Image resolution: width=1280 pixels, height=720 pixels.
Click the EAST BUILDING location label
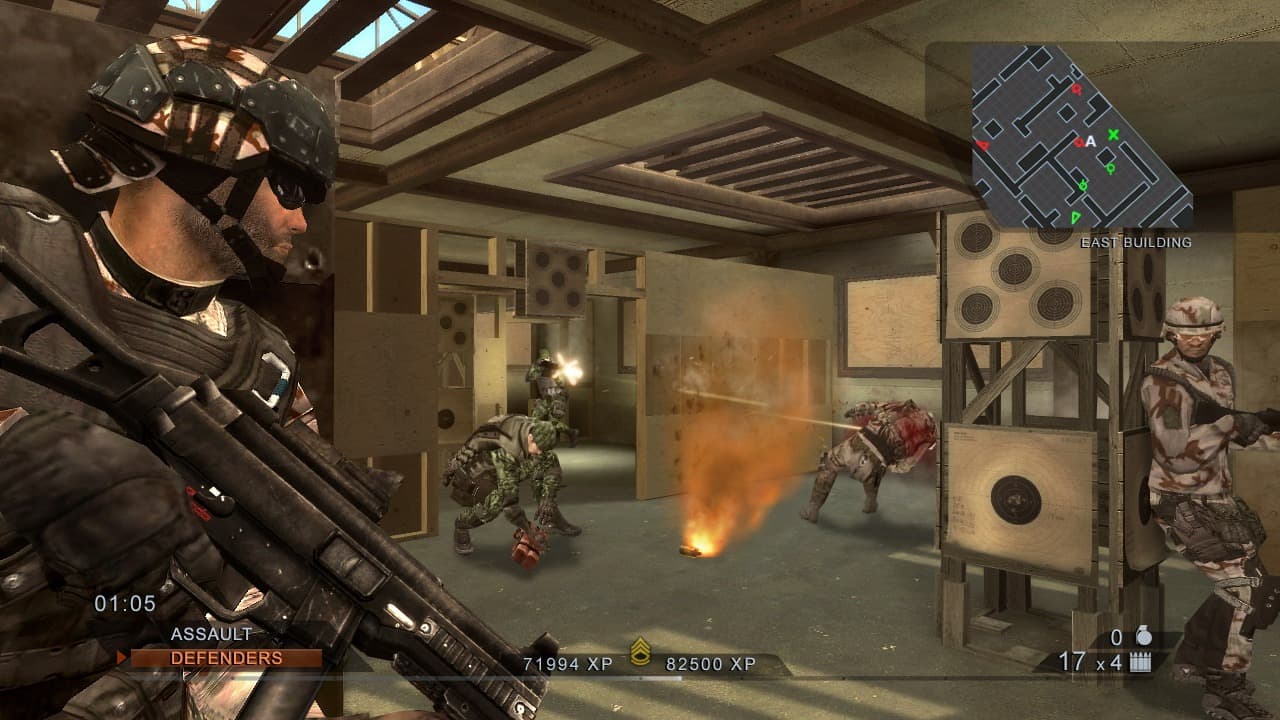coord(1137,240)
